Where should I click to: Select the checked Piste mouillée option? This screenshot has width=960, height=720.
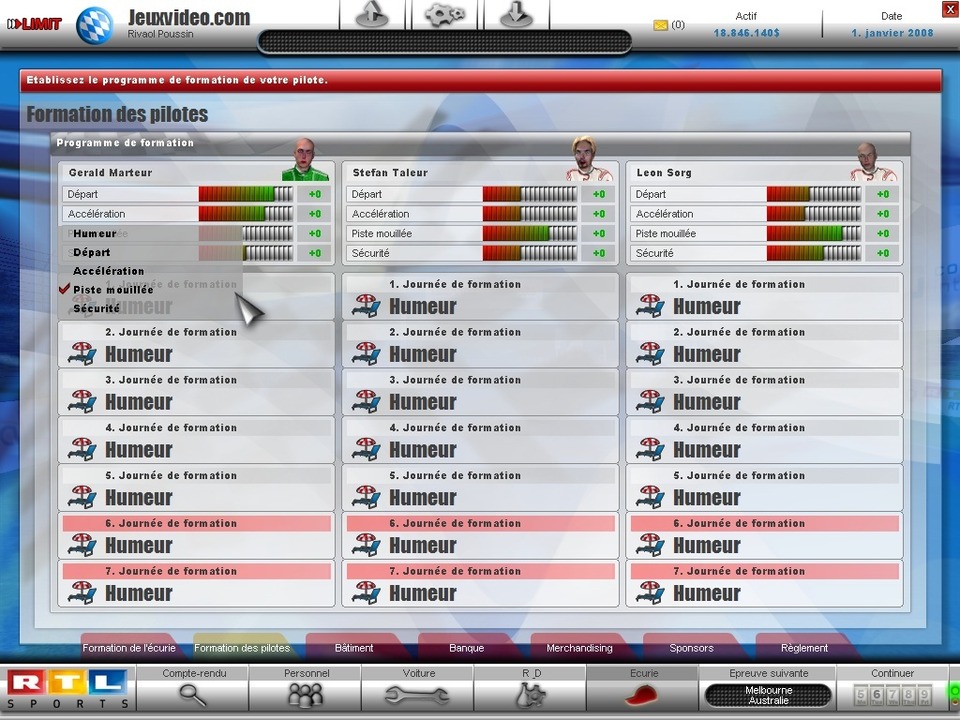pos(113,289)
